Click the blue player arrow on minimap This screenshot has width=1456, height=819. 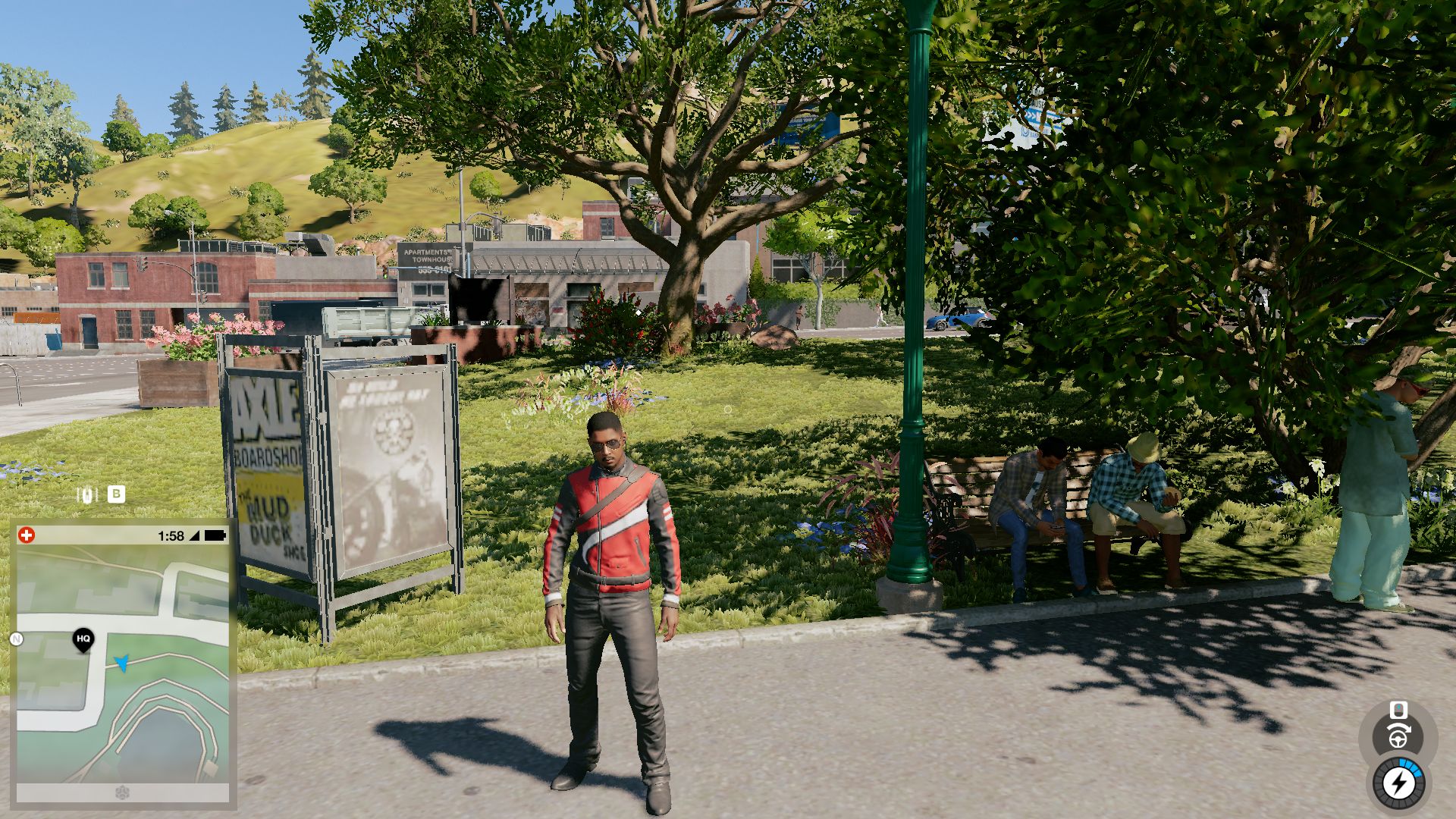[x=121, y=663]
